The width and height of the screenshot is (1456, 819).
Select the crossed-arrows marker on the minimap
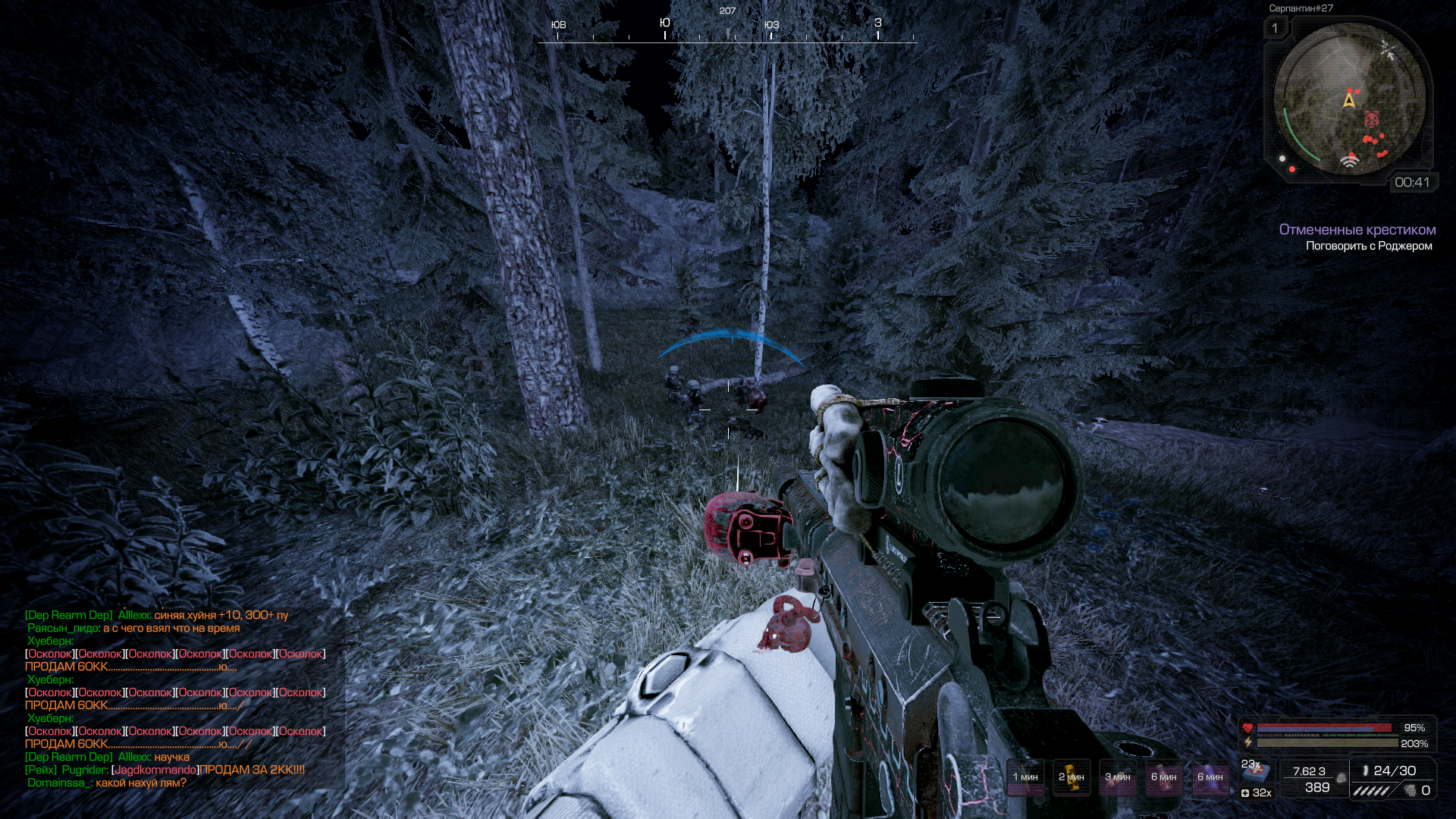click(x=1388, y=50)
